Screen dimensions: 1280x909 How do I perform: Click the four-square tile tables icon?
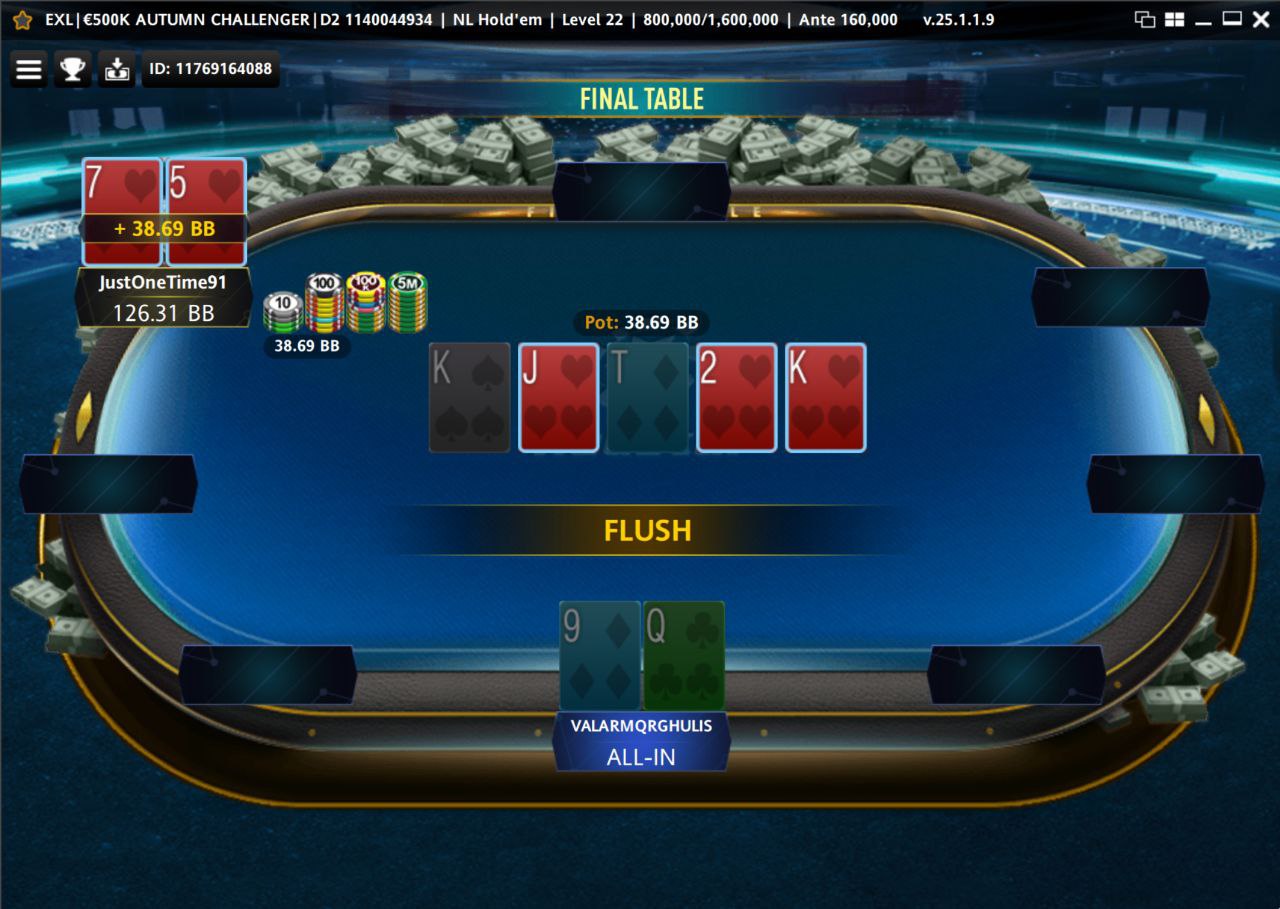pyautogui.click(x=1174, y=19)
